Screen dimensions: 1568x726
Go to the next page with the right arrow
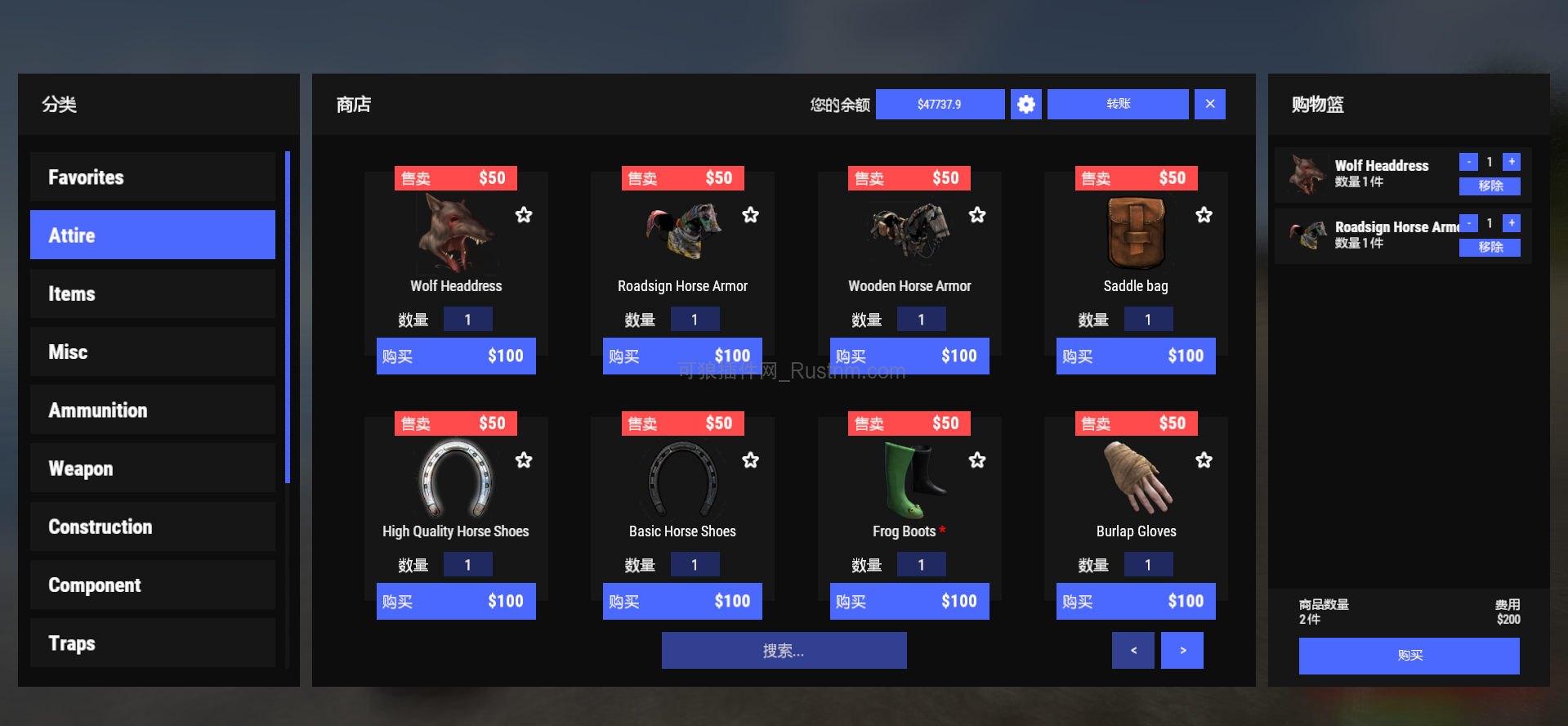[1182, 650]
